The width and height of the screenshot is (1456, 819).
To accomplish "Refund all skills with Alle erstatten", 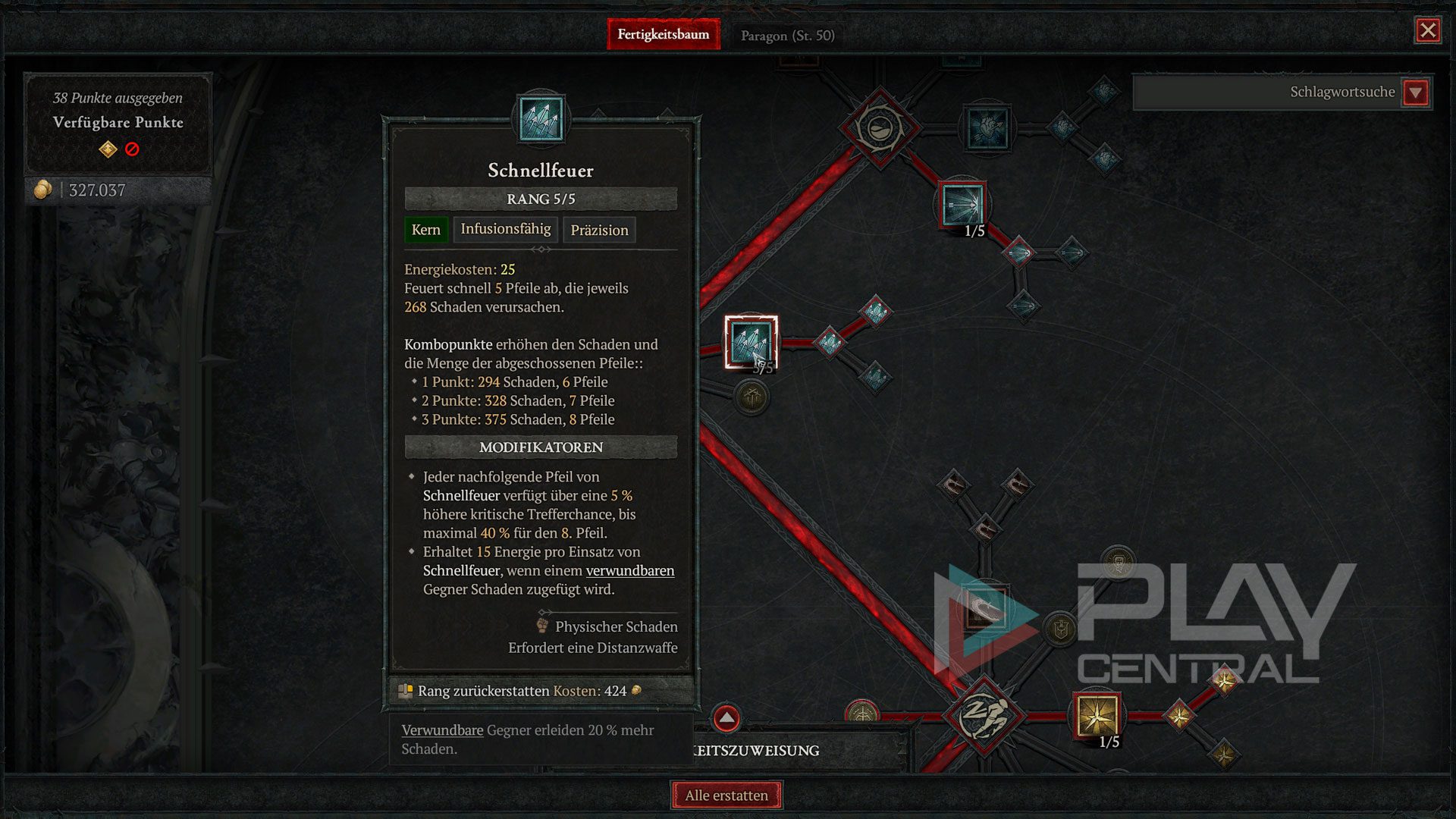I will pyautogui.click(x=726, y=795).
